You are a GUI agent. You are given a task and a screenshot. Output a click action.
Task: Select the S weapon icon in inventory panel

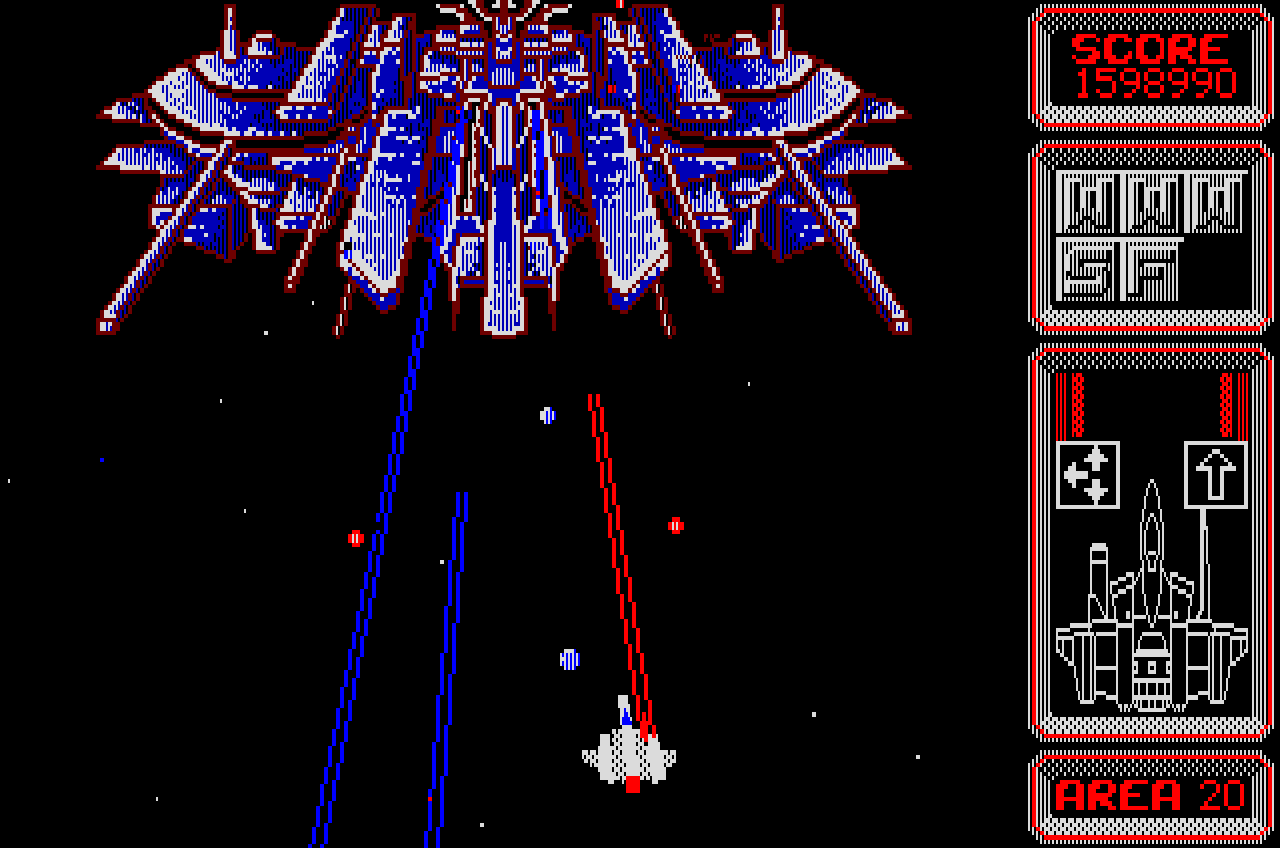pos(1087,269)
